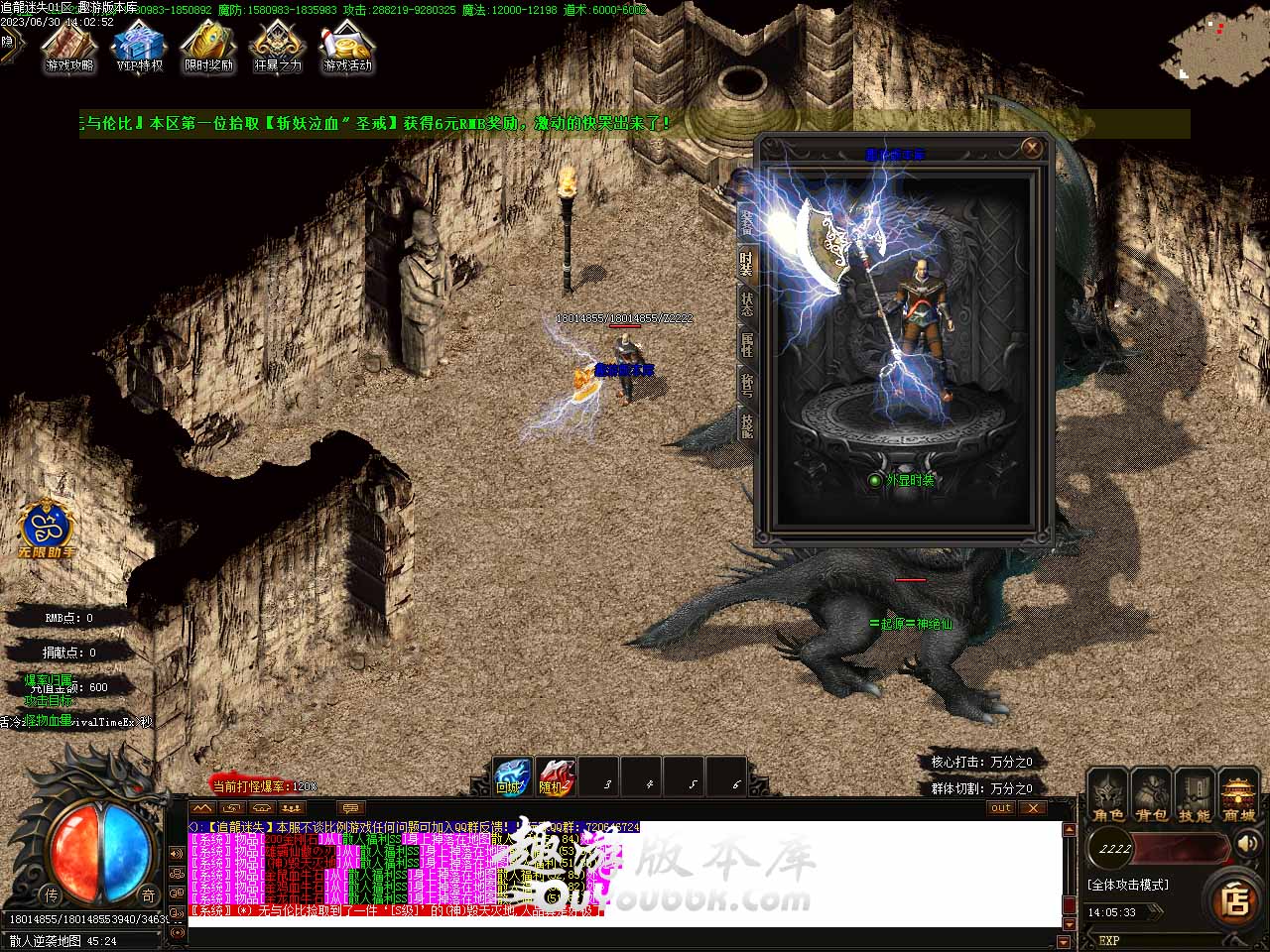Open the VIP特权 privileges icon
Image resolution: width=1270 pixels, height=952 pixels.
tap(139, 48)
